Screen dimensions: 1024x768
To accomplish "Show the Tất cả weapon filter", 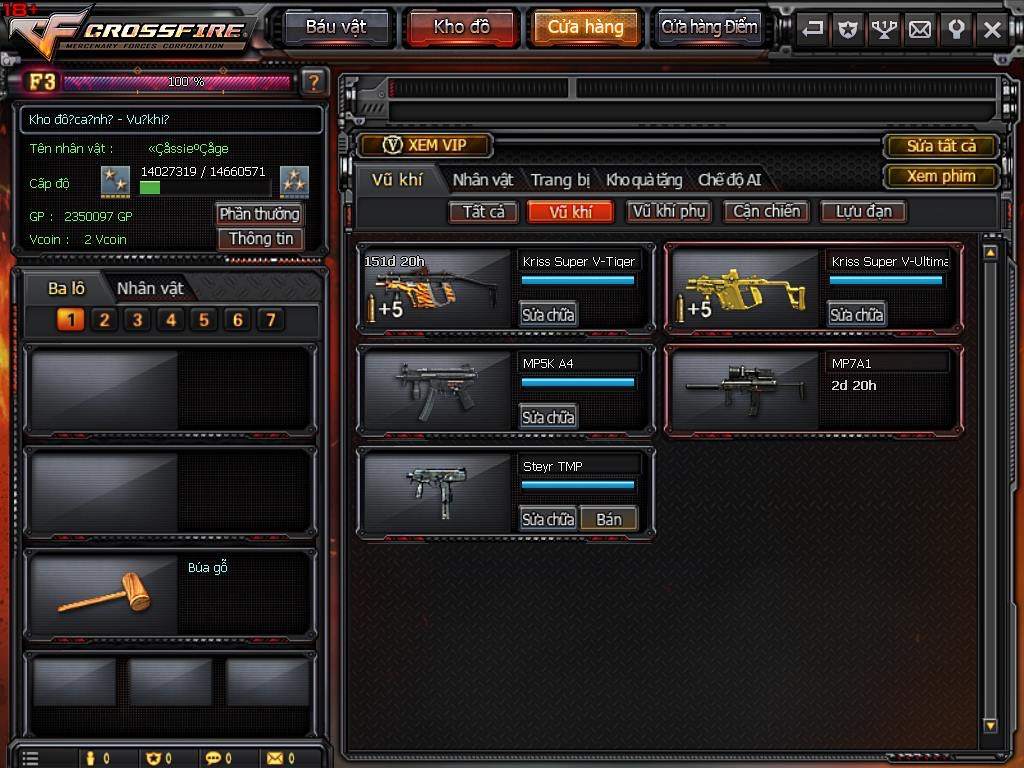I will (x=483, y=211).
